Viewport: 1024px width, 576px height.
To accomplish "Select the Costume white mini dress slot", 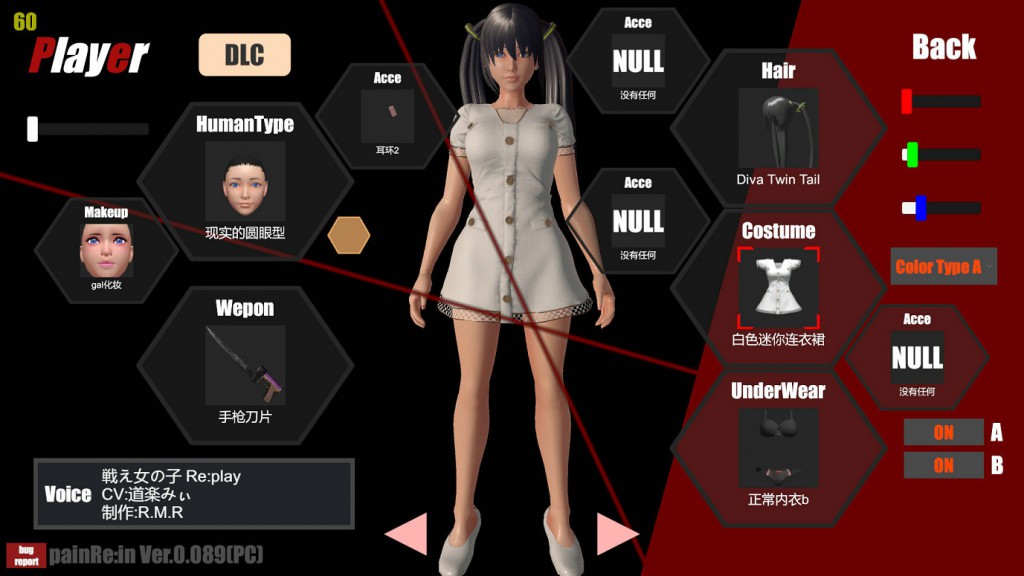I will [x=778, y=287].
